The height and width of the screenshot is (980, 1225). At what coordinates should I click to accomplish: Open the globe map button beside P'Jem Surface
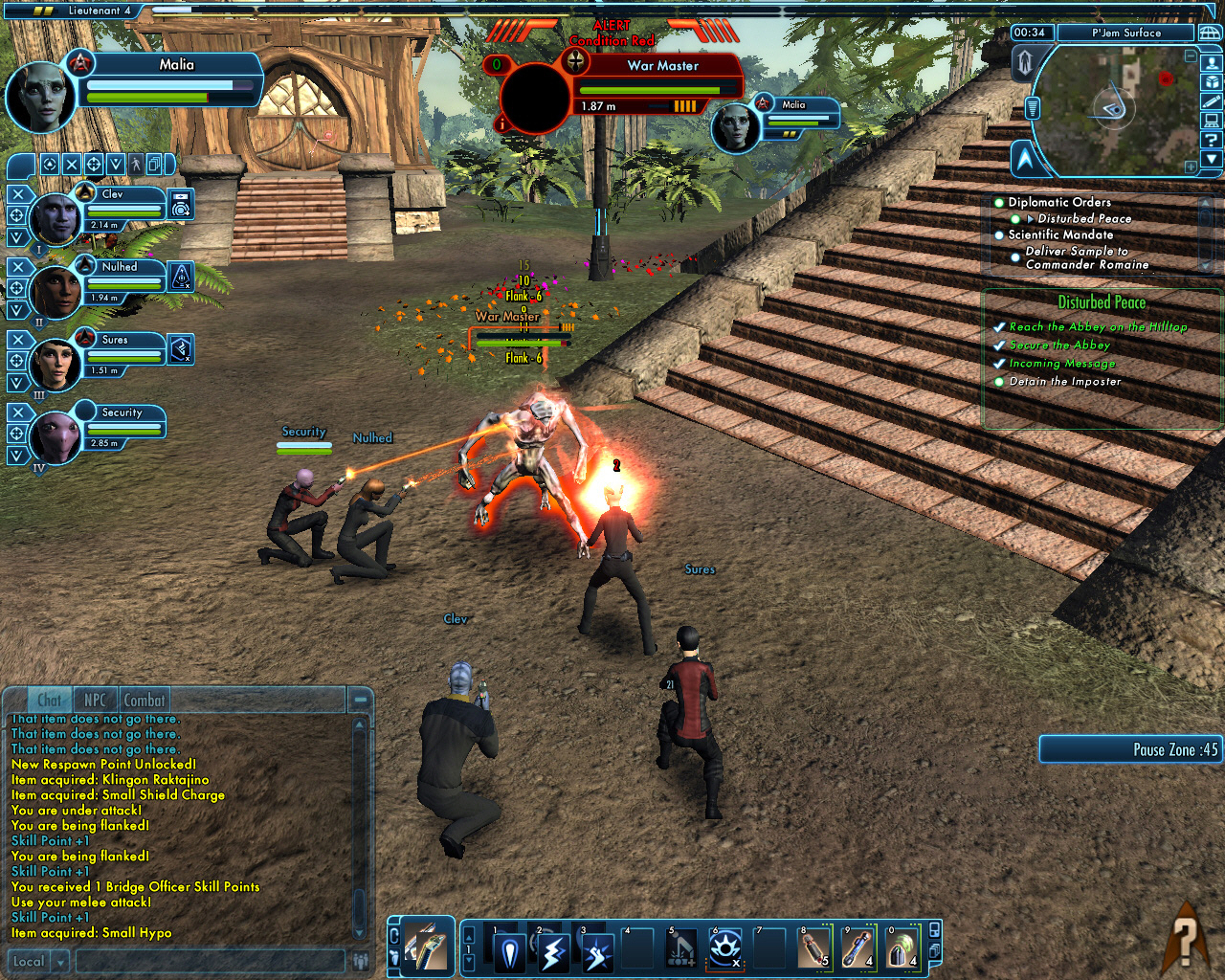coord(1210,33)
